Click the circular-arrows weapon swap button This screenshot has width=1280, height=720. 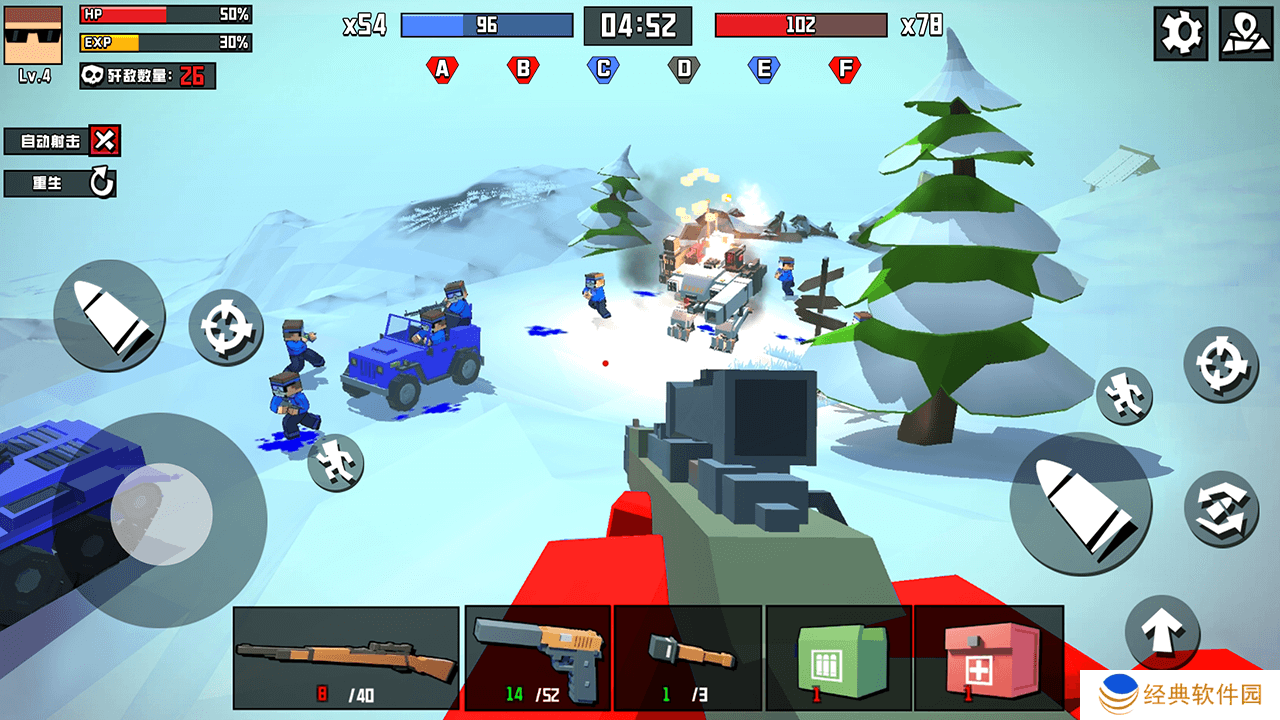coord(1221,508)
